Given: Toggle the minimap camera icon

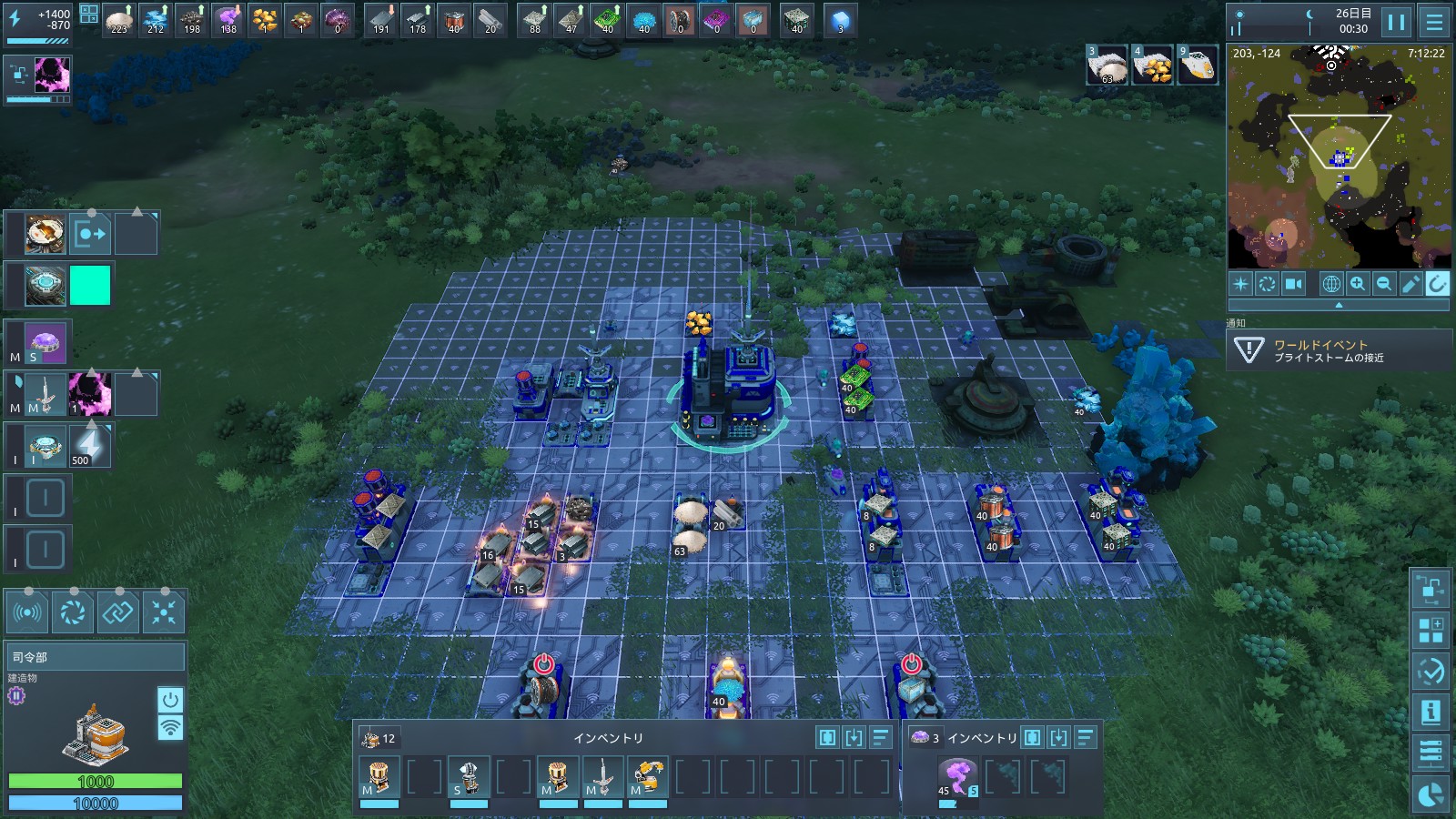Looking at the screenshot, I should [1293, 284].
